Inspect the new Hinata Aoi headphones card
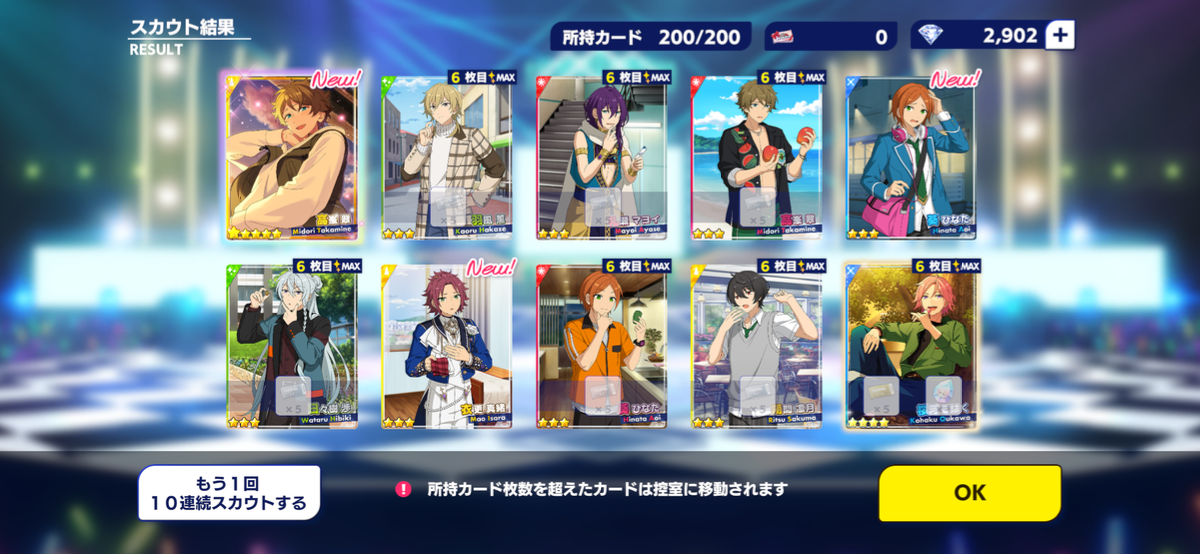Viewport: 1200px width, 554px height. coord(911,157)
